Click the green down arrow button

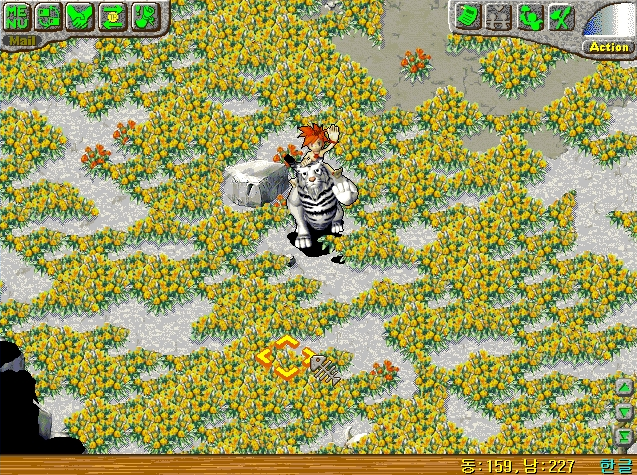(624, 411)
